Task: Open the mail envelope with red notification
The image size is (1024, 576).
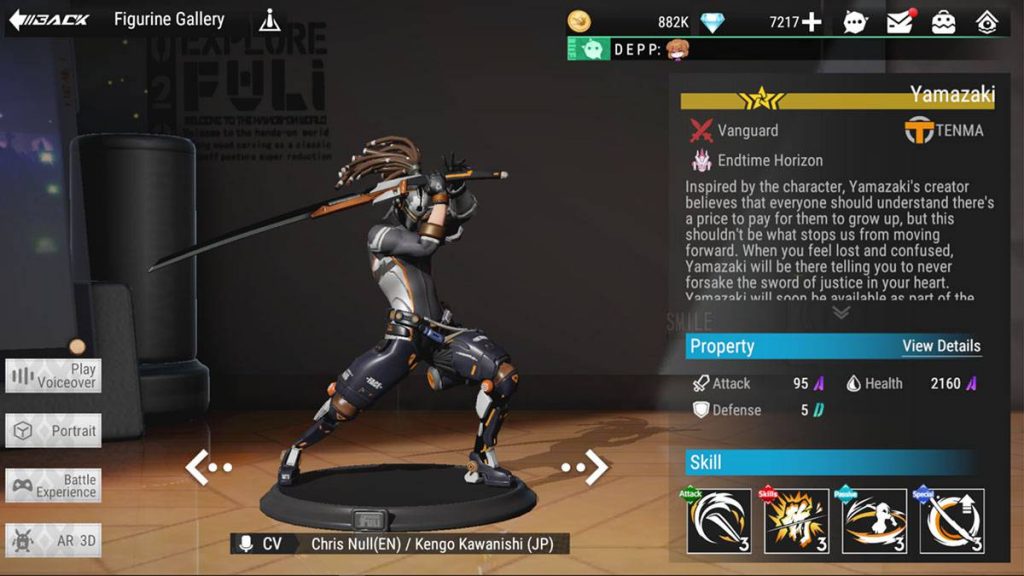Action: coord(900,21)
